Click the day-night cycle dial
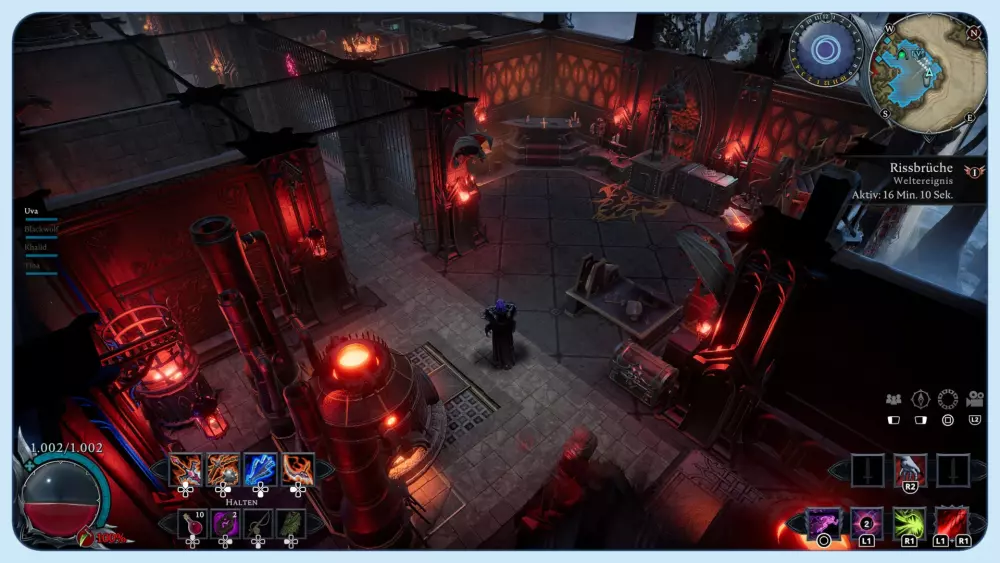 (x=826, y=50)
